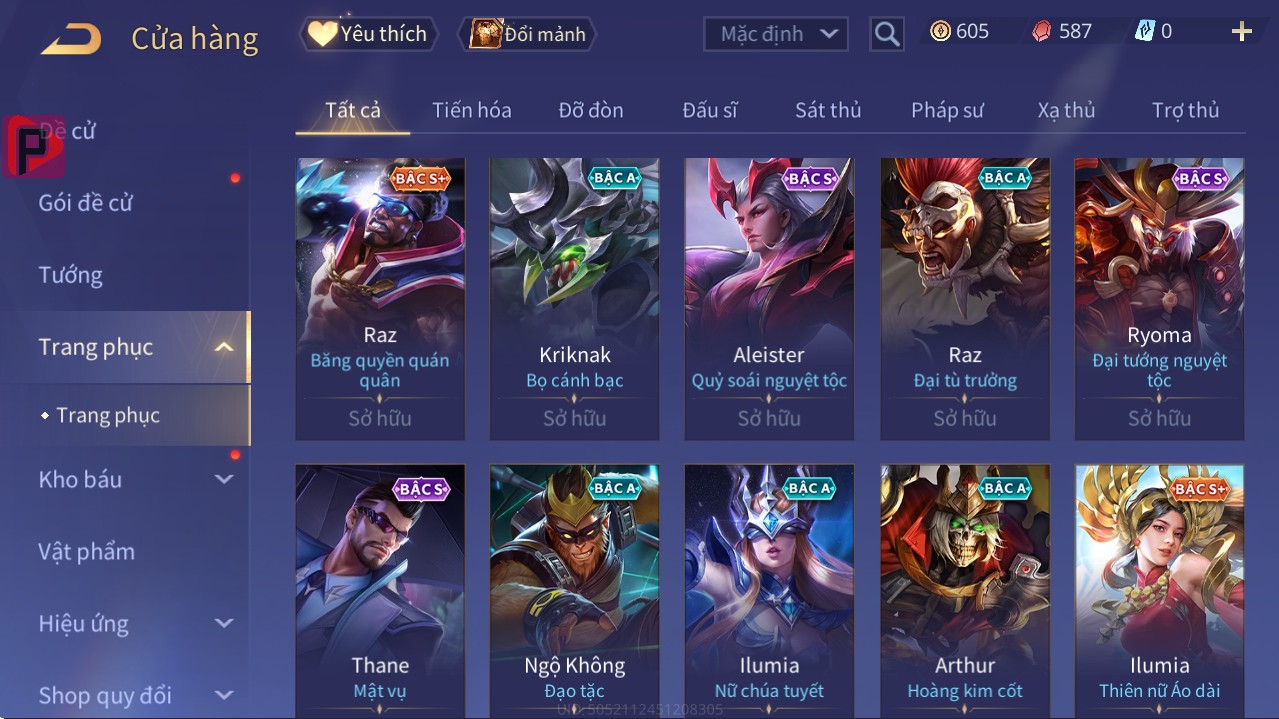Open Đổi mảnh fragment exchange
This screenshot has width=1279, height=719.
528,34
